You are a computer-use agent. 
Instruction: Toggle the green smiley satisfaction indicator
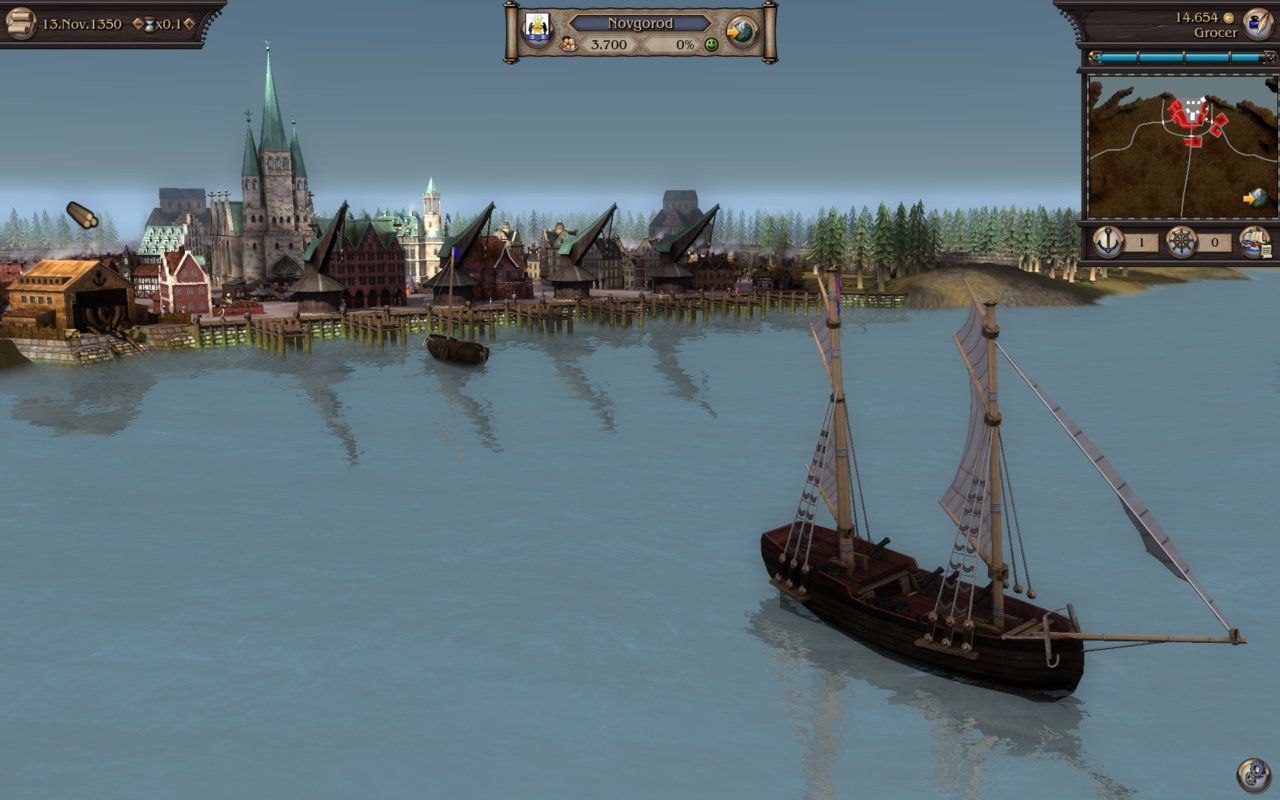712,45
